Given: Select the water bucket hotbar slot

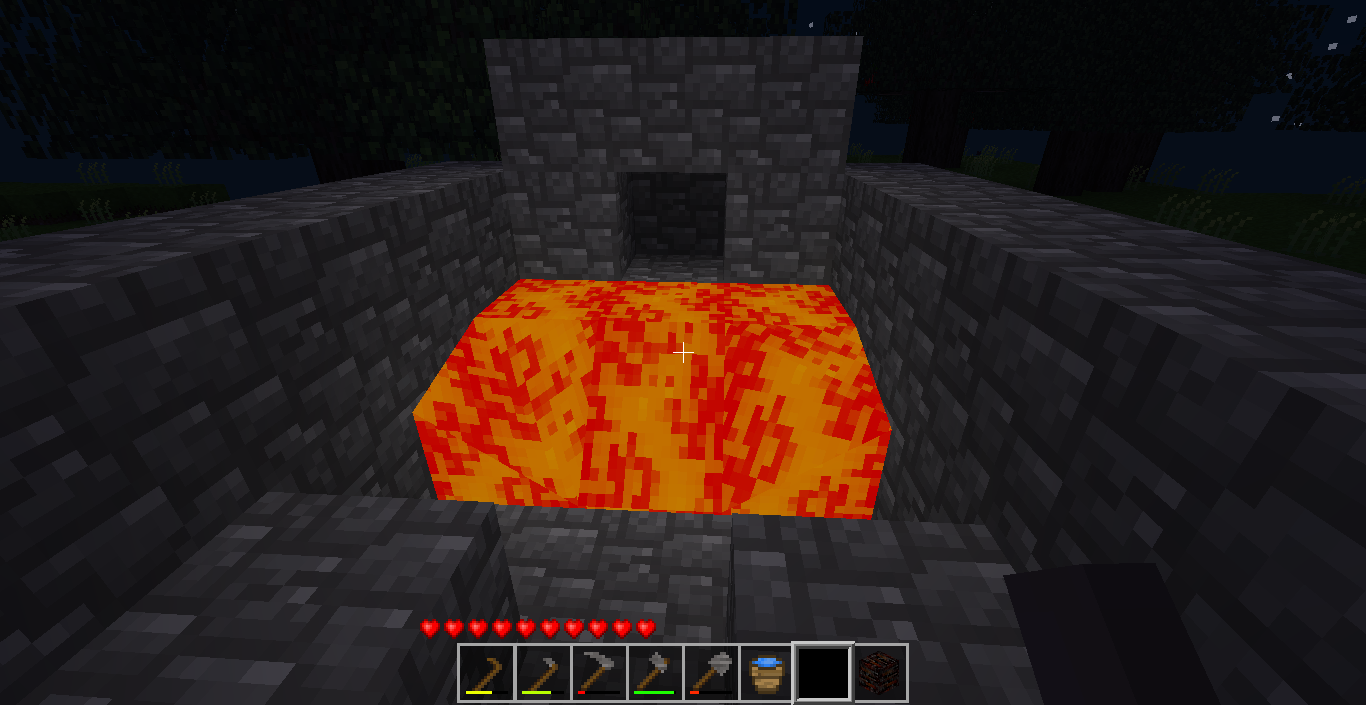Looking at the screenshot, I should click(767, 672).
